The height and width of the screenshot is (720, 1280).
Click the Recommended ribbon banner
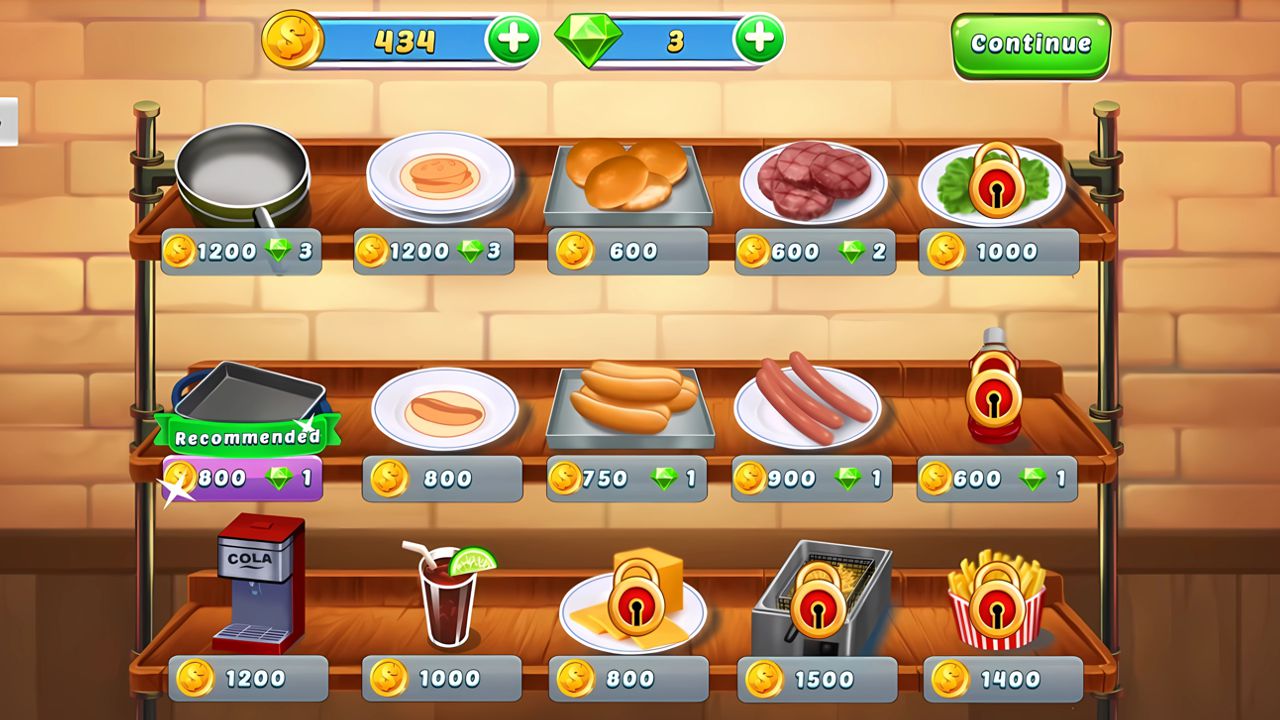coord(246,434)
